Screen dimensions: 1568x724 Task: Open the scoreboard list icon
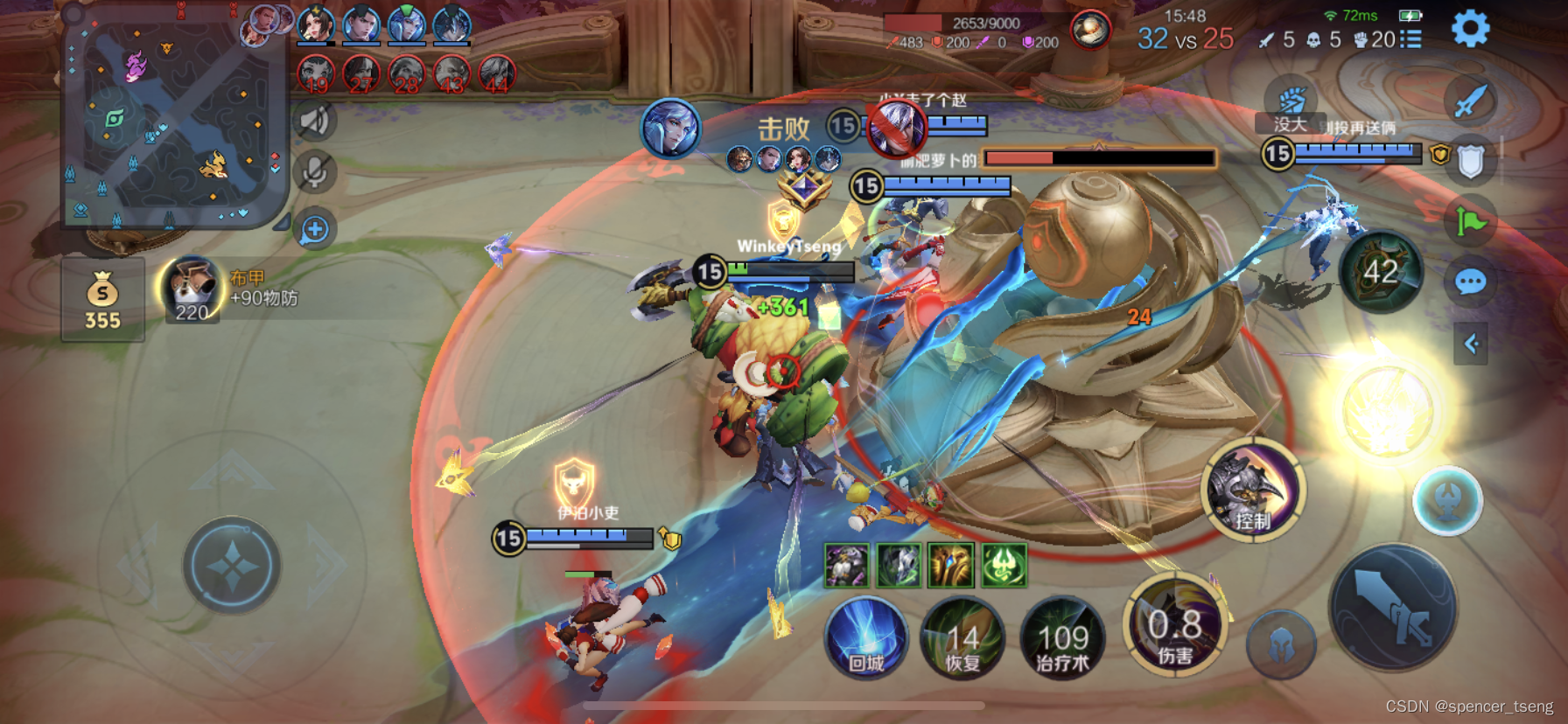[x=1410, y=39]
